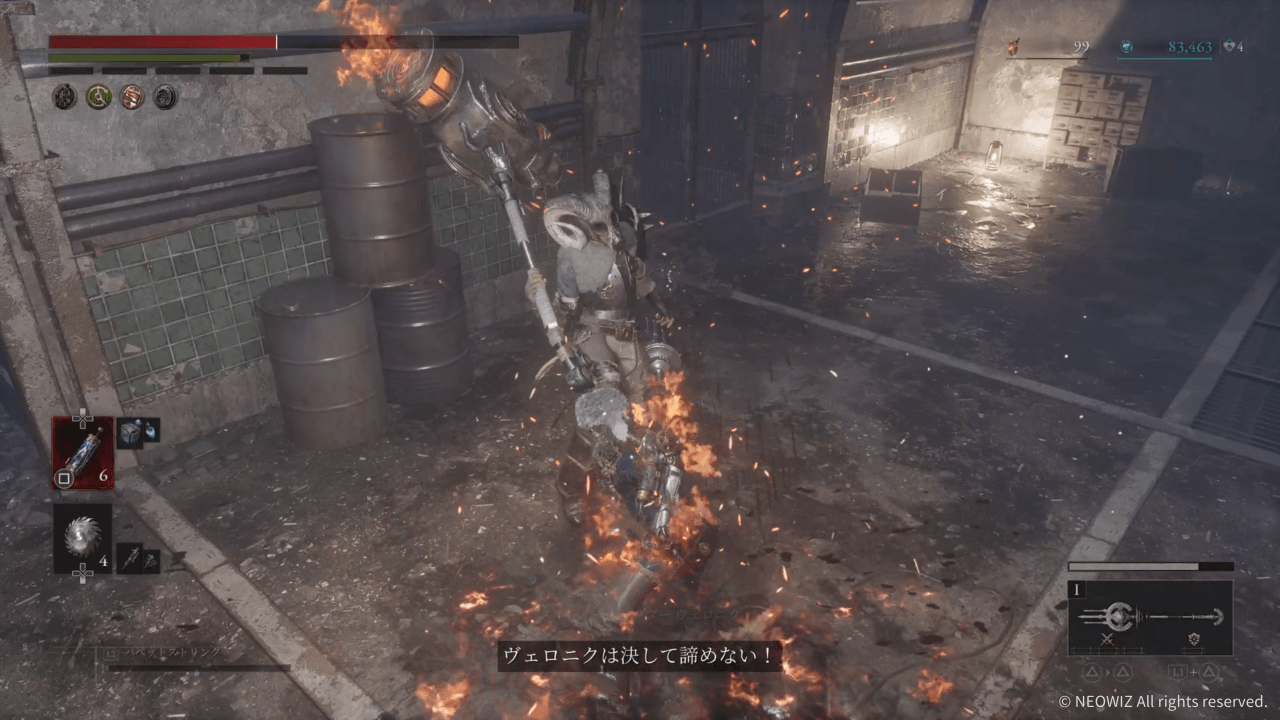Select the saw blade throwable slot
This screenshot has width=1280, height=720.
[83, 538]
